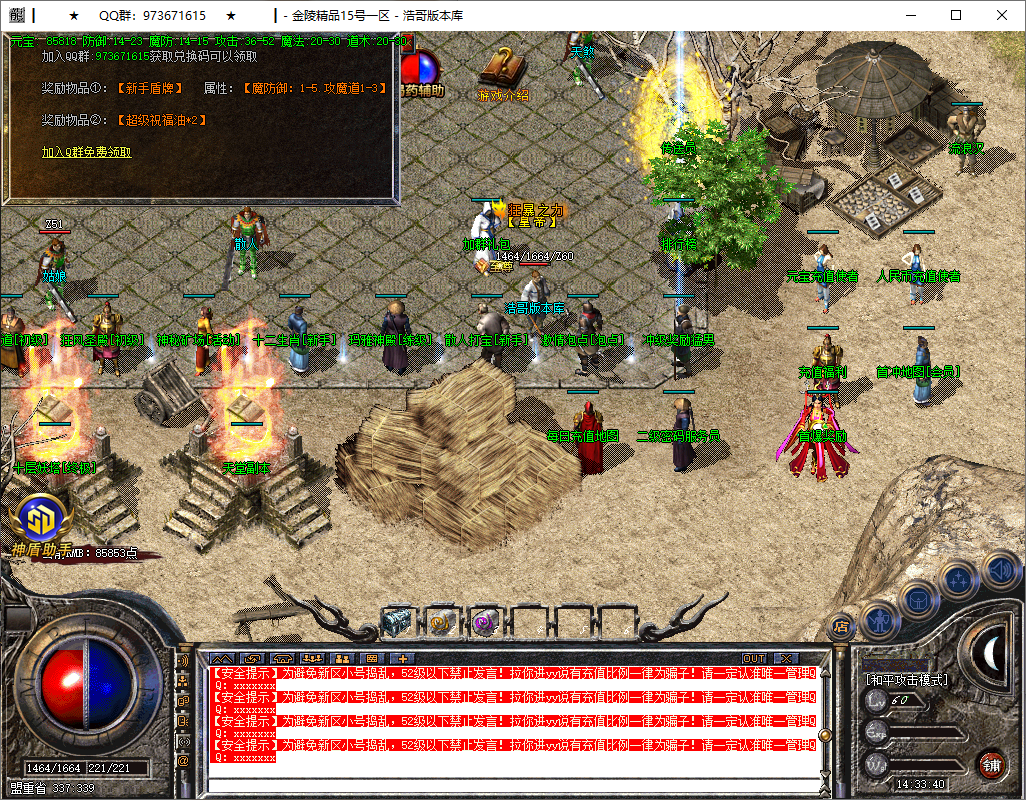Viewport: 1026px width, 800px height.
Task: Open the bag inventory round icon
Action: coord(919,599)
